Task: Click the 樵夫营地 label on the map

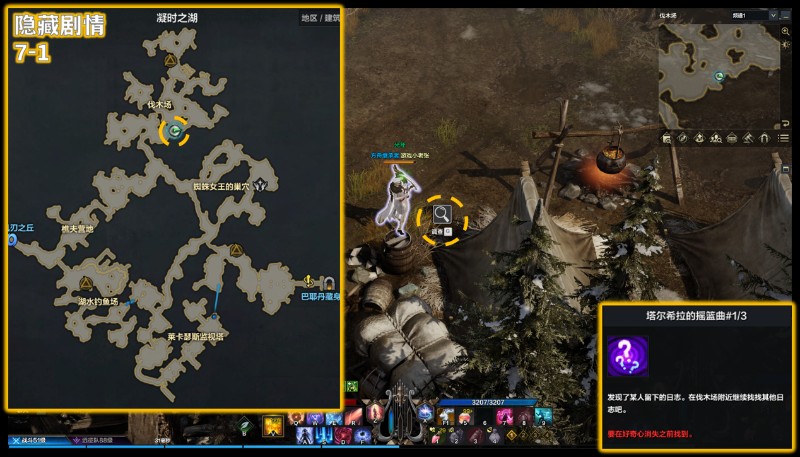Action: (x=77, y=229)
